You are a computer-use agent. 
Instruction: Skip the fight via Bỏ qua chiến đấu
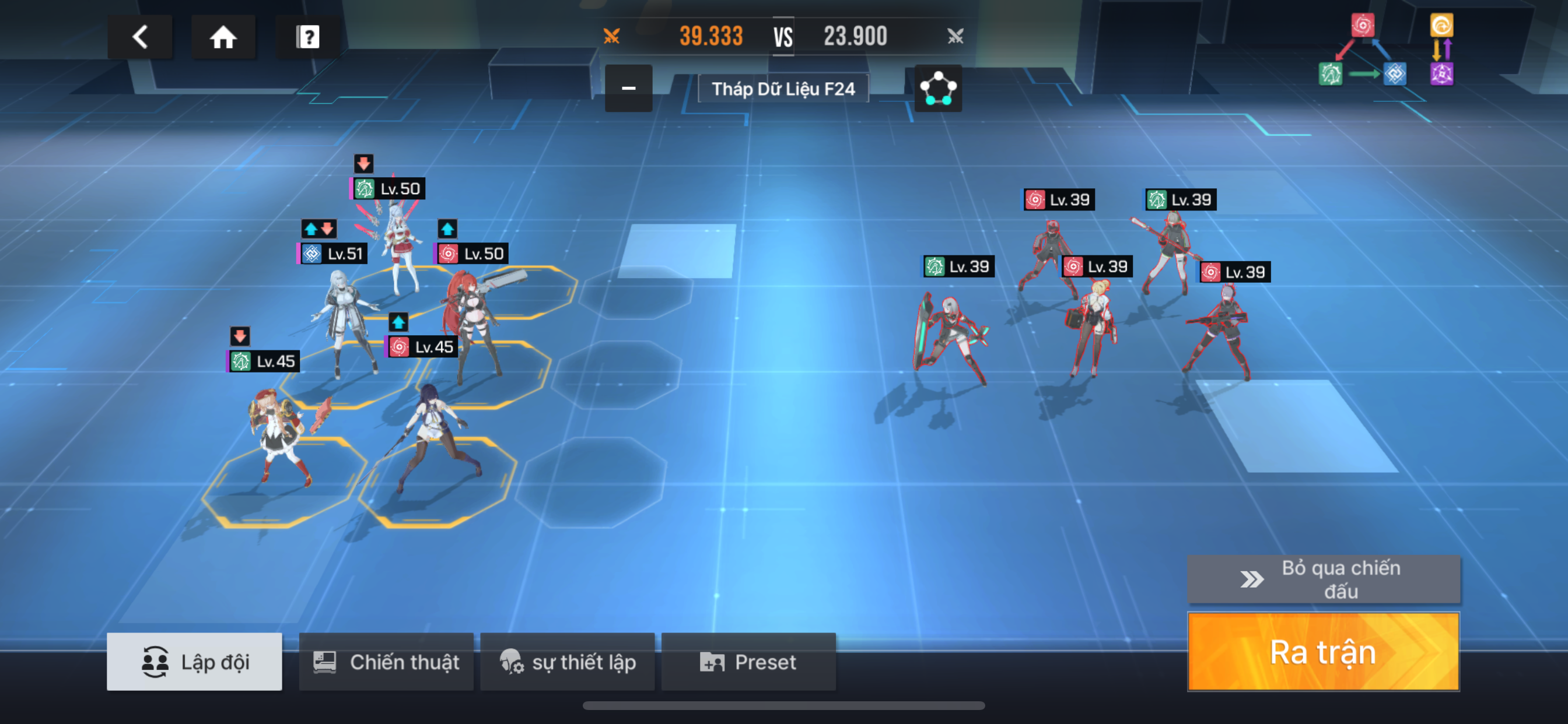(x=1322, y=579)
